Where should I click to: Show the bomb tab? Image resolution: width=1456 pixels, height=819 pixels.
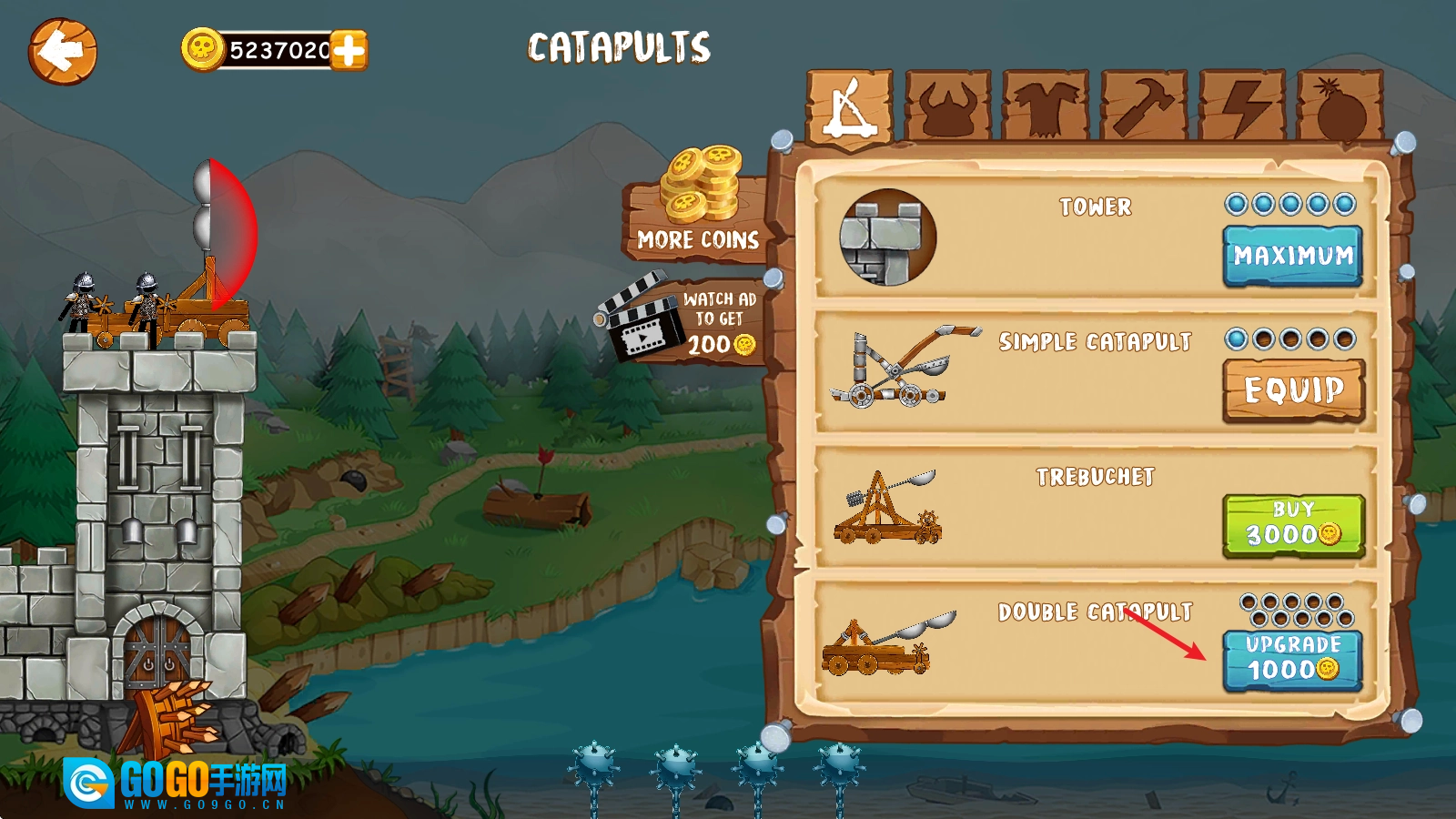tap(1340, 107)
